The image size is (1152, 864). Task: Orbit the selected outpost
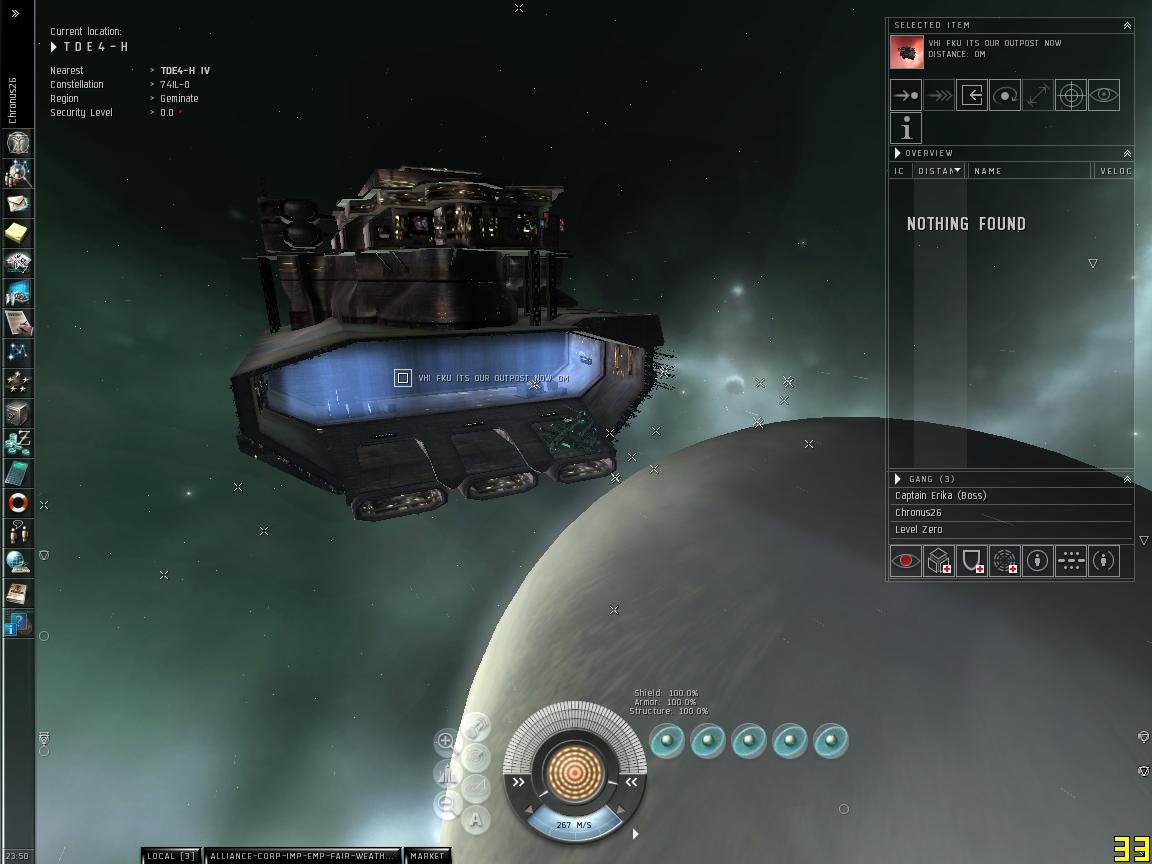(1005, 95)
